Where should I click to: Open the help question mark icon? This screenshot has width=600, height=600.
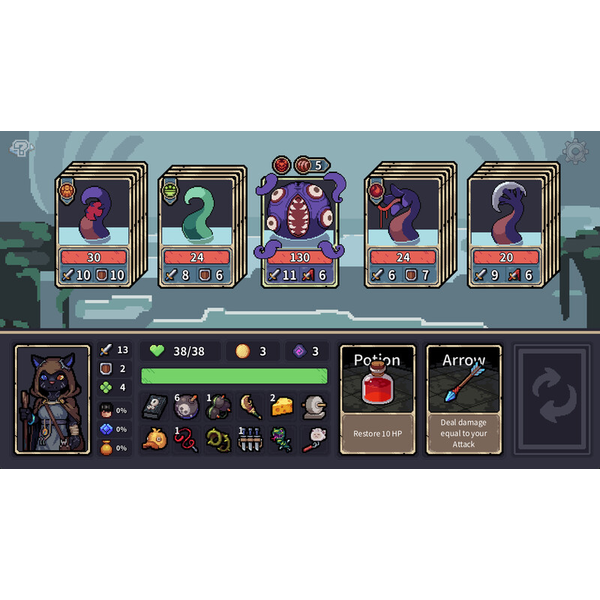[22, 149]
